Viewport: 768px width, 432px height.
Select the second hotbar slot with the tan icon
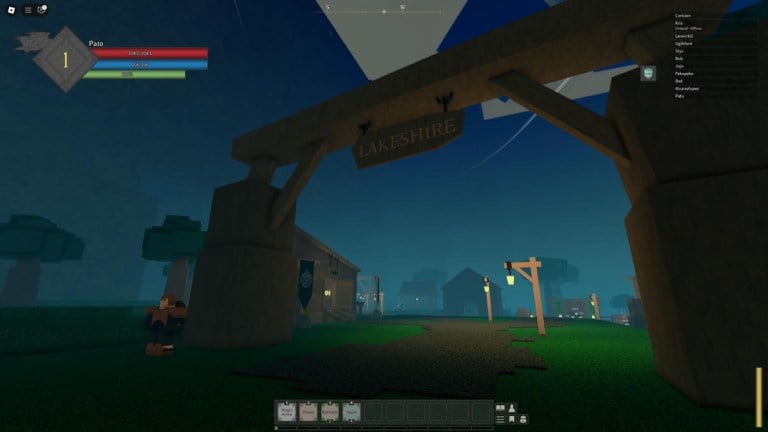pyautogui.click(x=308, y=410)
